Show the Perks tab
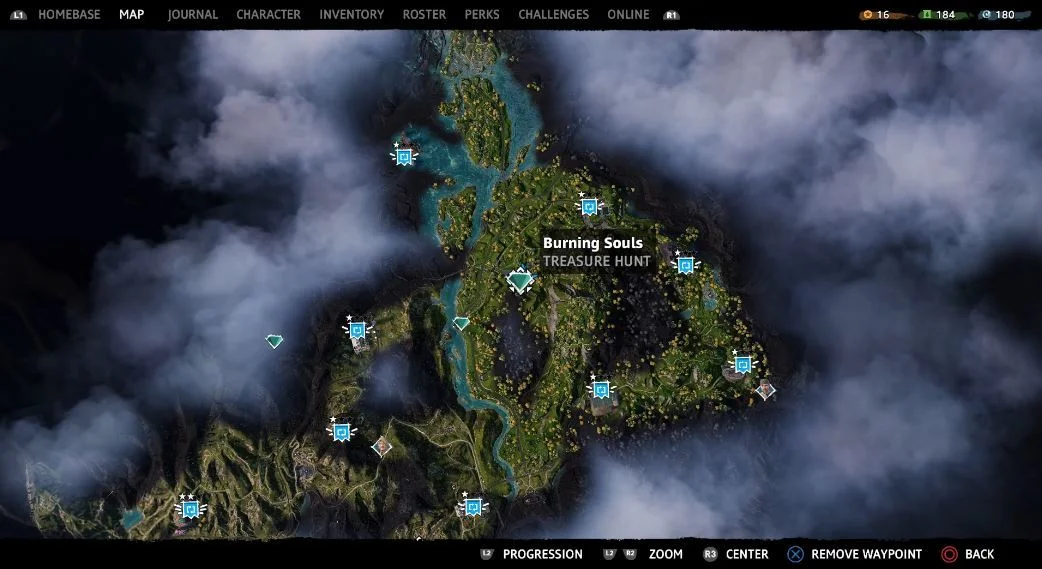 [482, 15]
